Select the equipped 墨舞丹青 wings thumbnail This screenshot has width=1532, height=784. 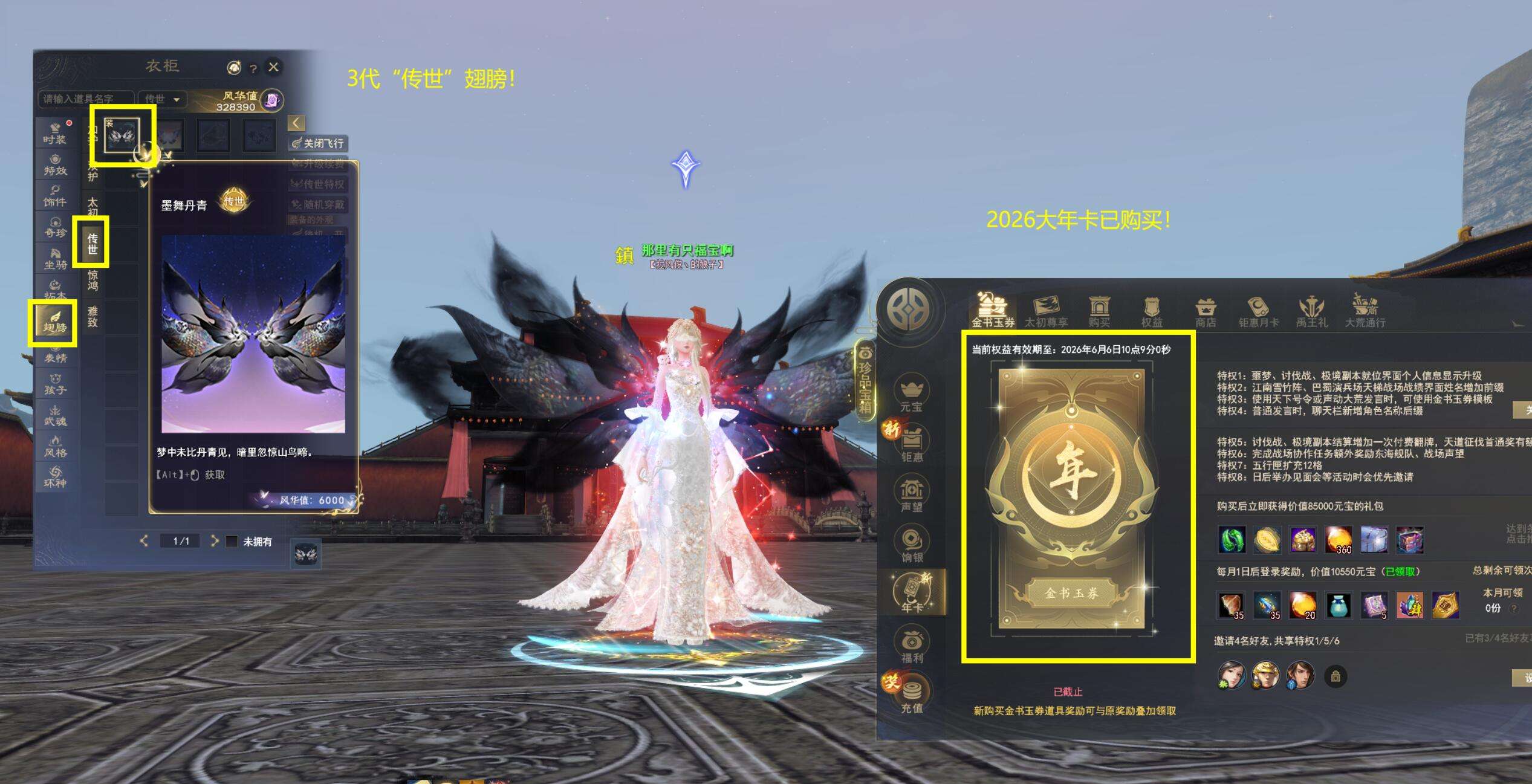(x=123, y=135)
